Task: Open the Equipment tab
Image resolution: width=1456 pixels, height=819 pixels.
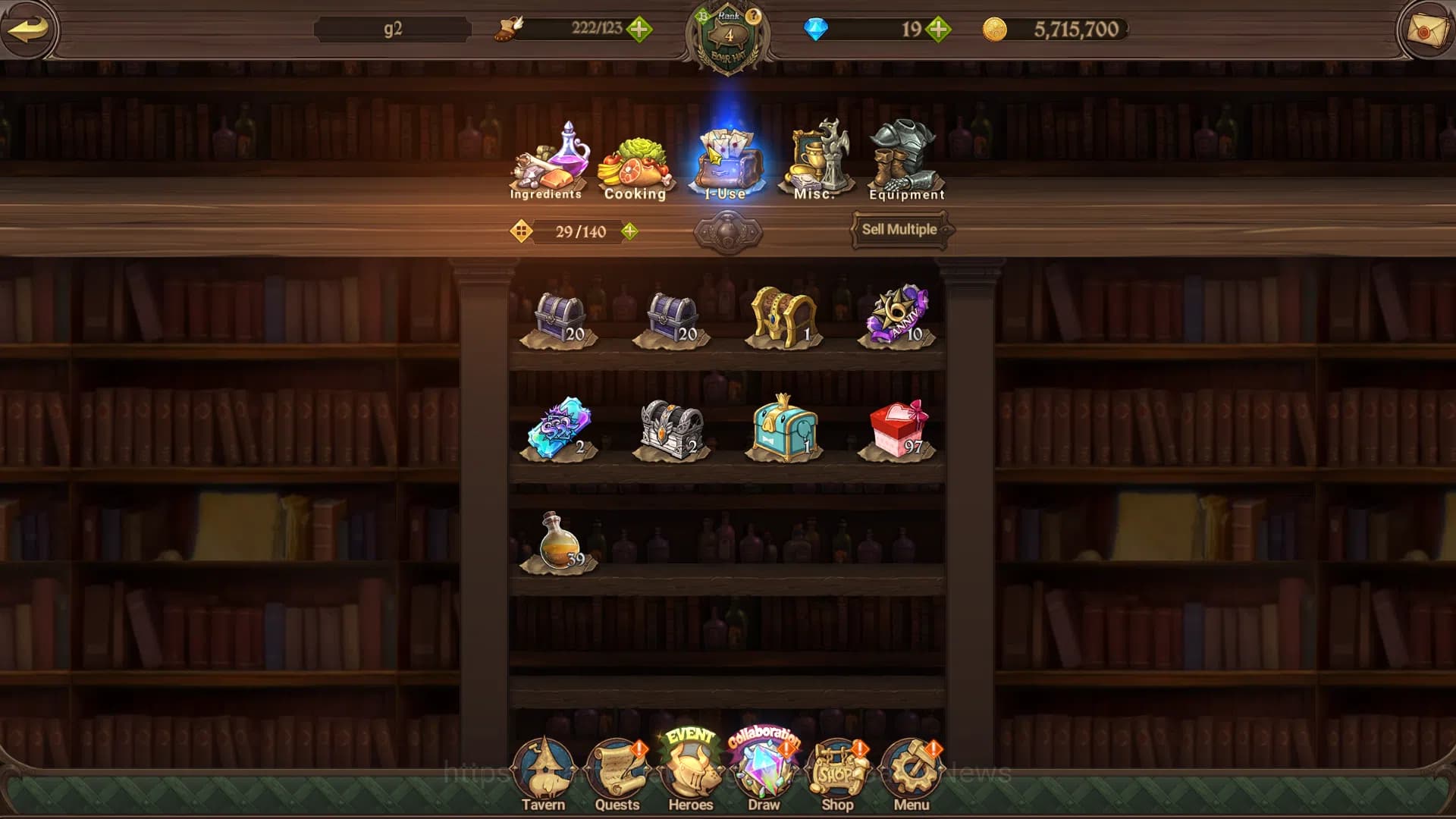Action: [906, 162]
